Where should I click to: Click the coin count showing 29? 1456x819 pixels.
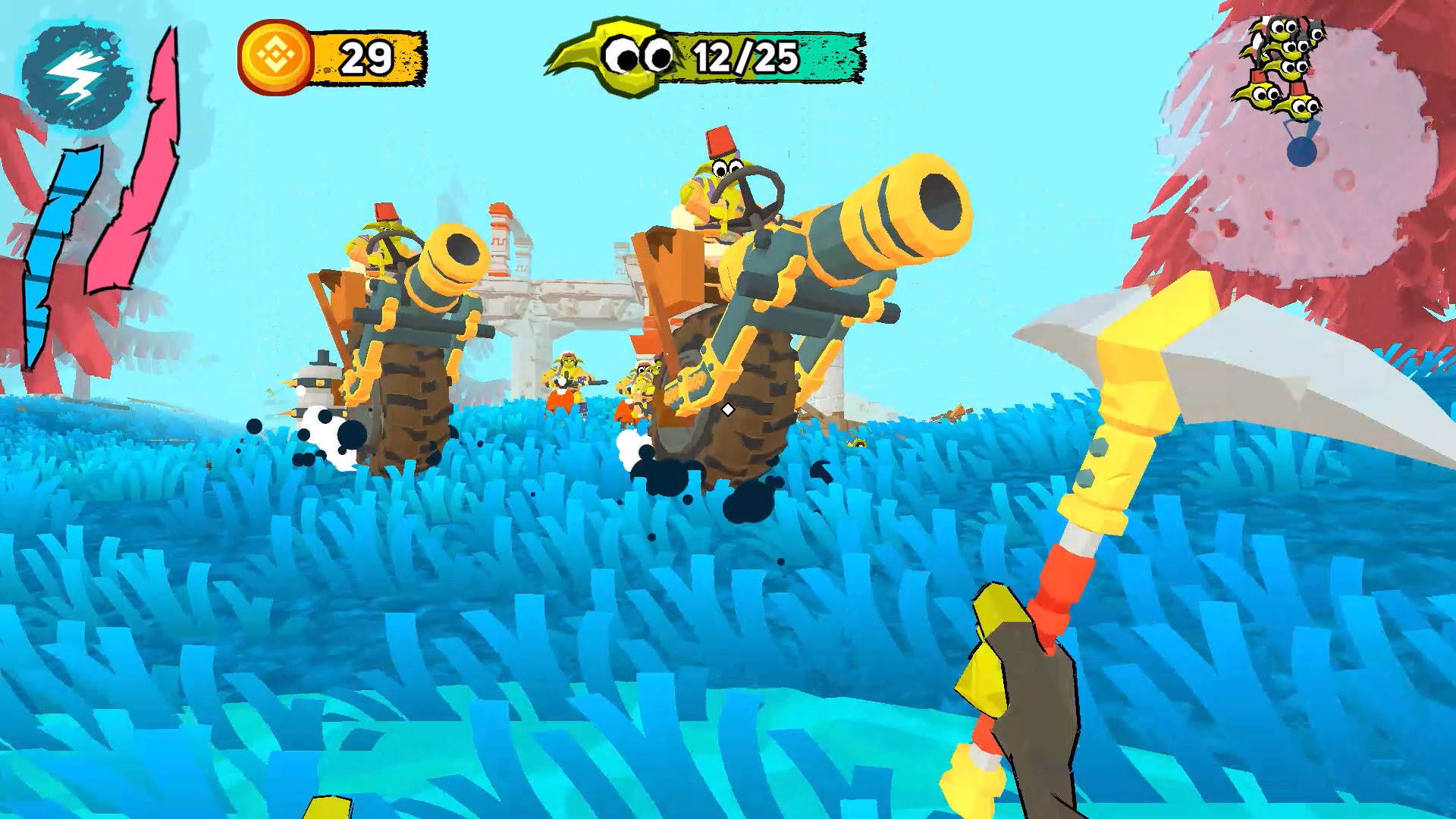(x=366, y=55)
